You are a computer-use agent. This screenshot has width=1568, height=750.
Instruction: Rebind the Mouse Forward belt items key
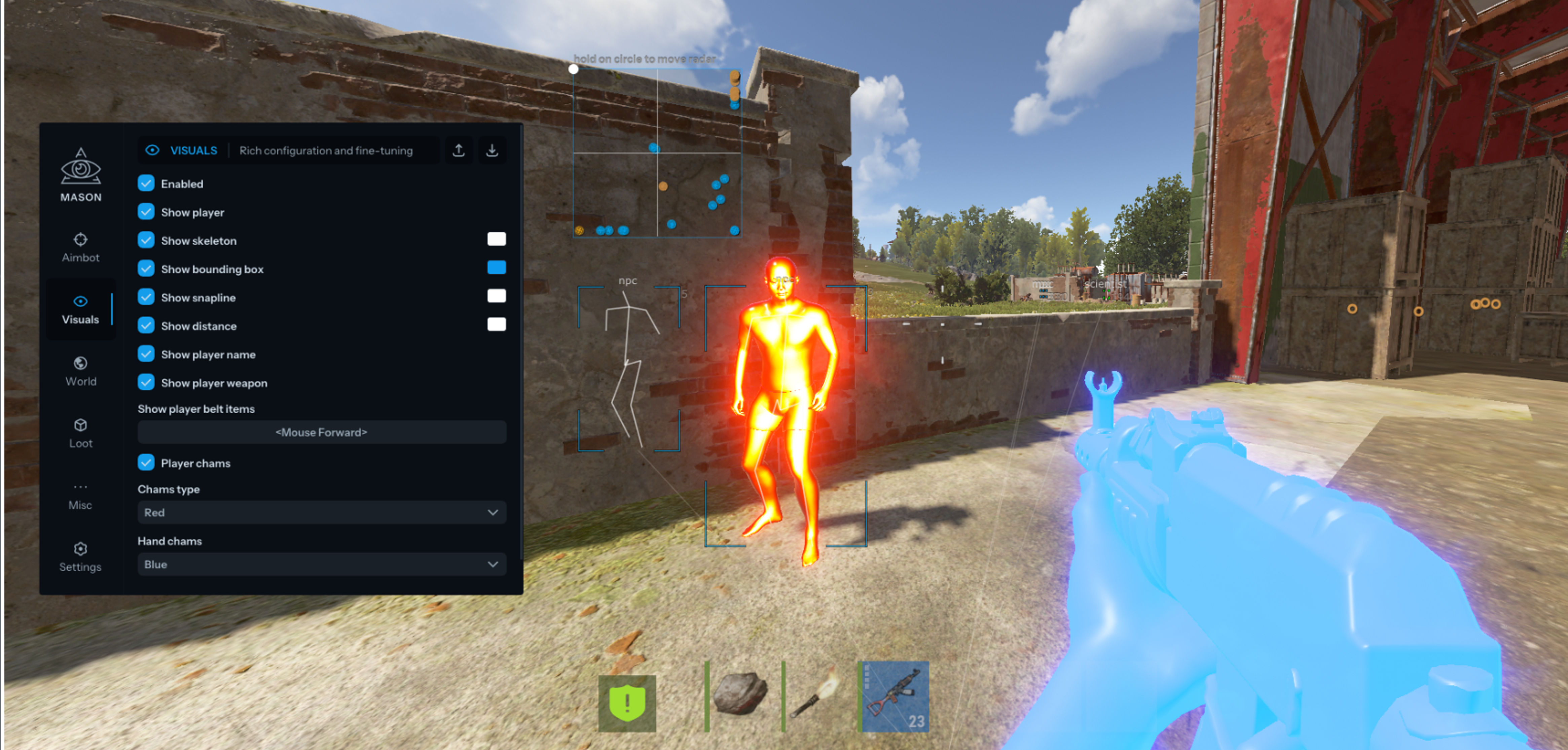pyautogui.click(x=321, y=432)
